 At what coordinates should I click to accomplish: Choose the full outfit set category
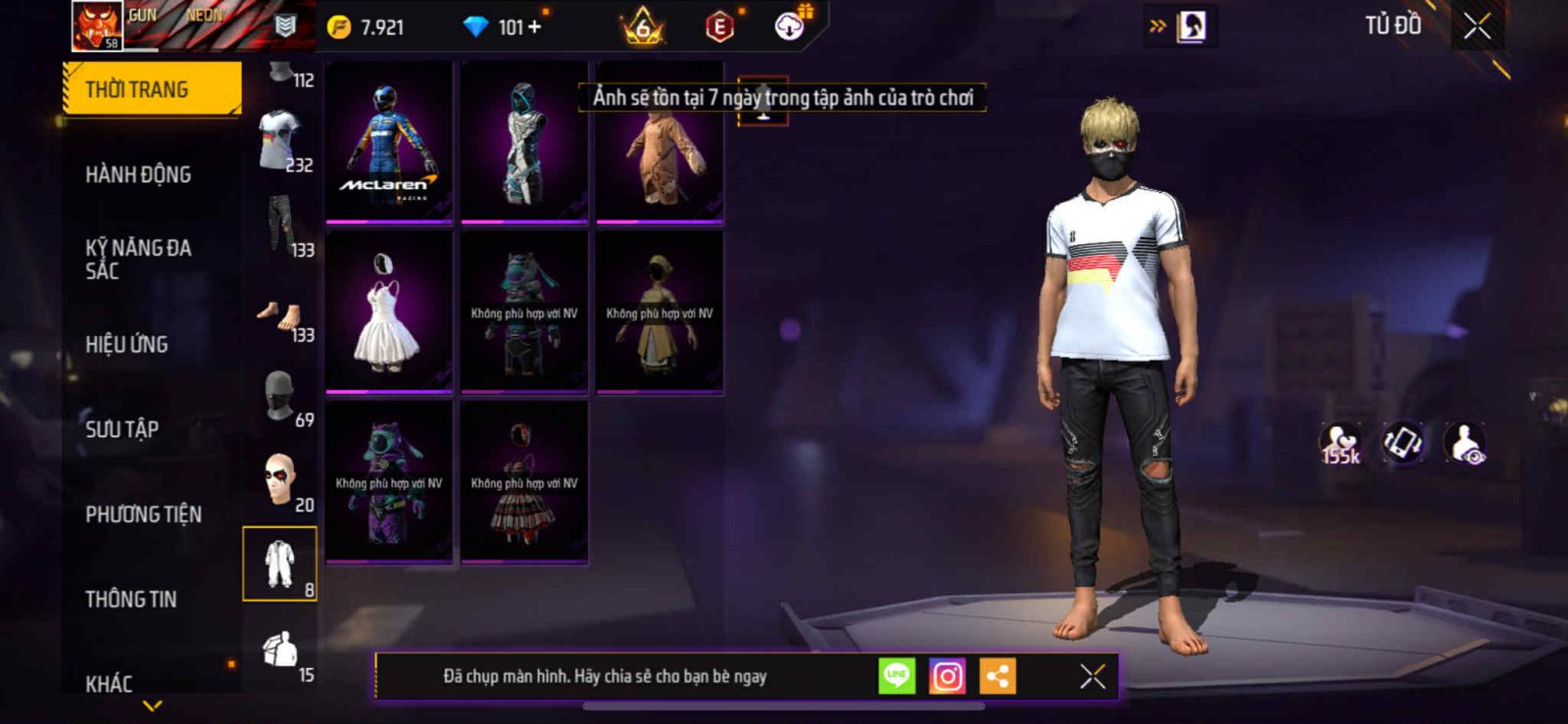(x=279, y=564)
